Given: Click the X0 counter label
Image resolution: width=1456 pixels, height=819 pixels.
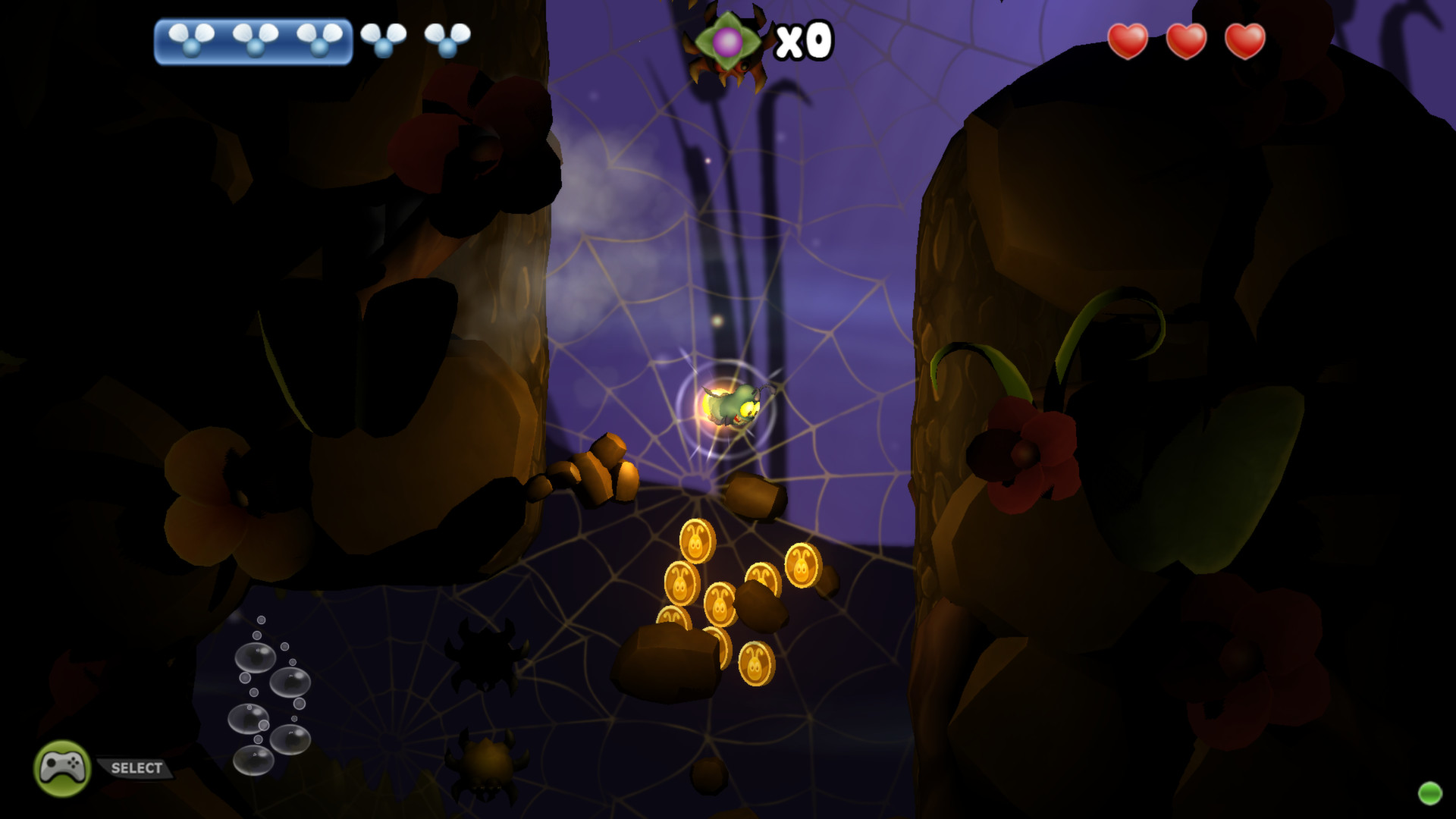Looking at the screenshot, I should (804, 38).
